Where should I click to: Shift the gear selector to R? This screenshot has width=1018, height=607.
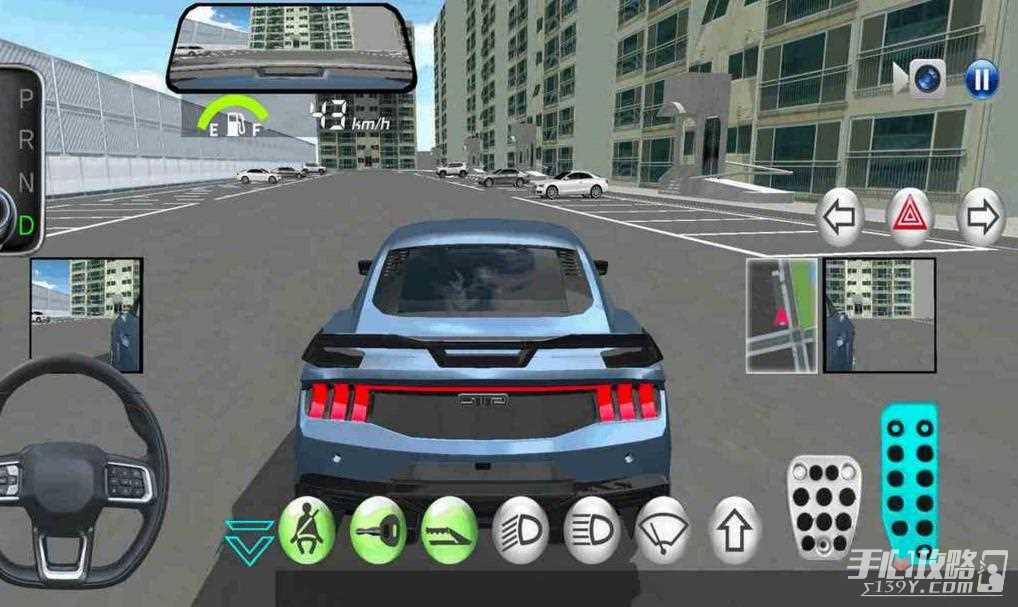pyautogui.click(x=26, y=141)
